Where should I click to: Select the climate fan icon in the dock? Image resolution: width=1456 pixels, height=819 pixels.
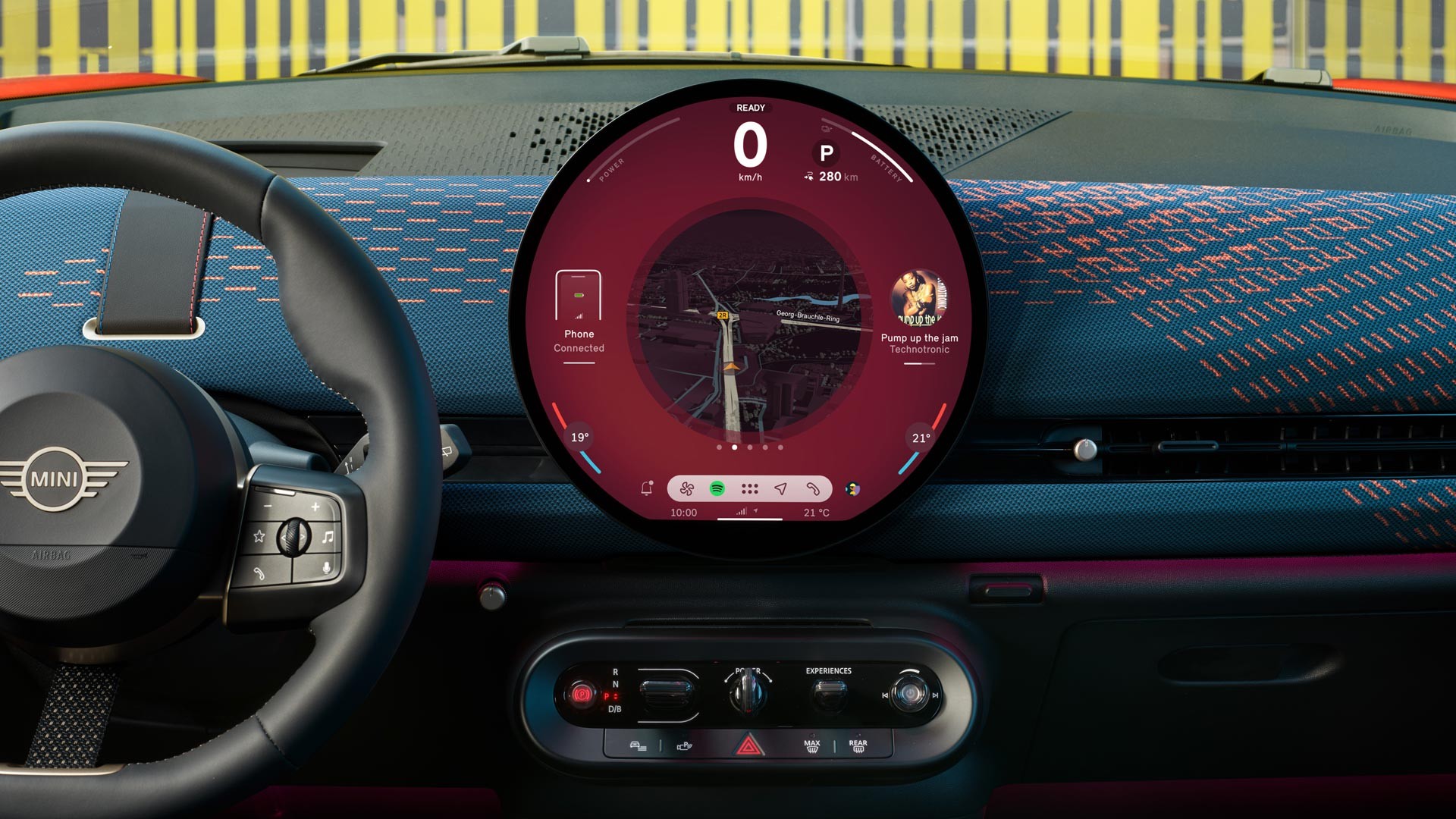click(687, 489)
